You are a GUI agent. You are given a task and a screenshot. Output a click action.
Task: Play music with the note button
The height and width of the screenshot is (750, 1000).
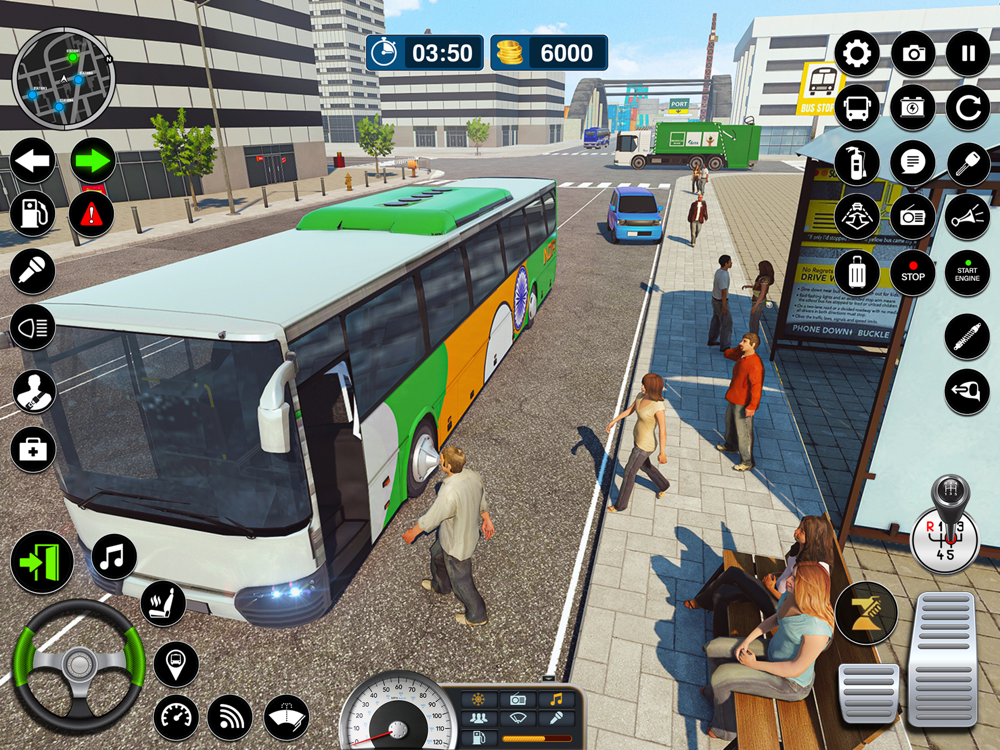click(114, 557)
